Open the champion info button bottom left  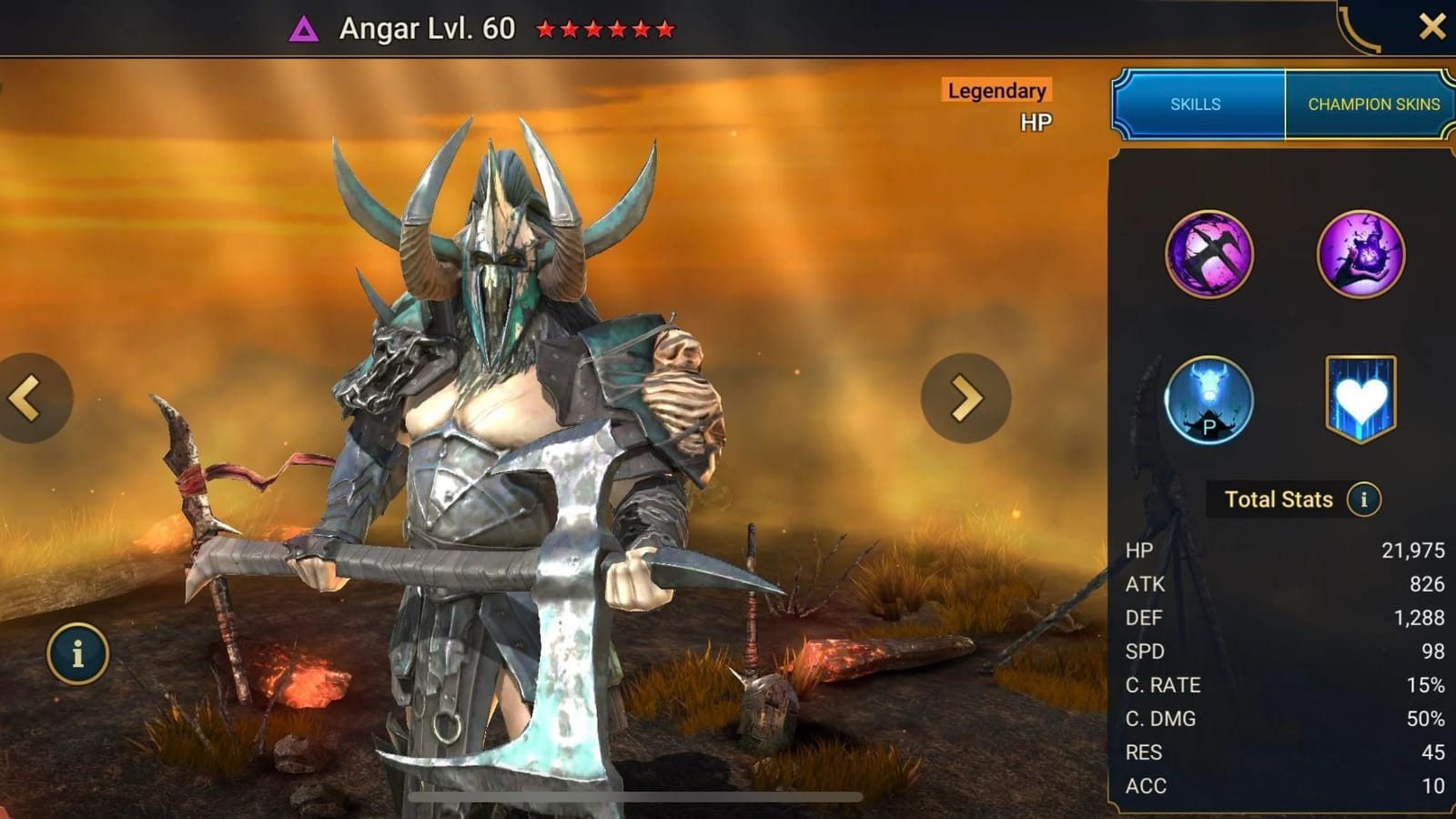click(78, 652)
